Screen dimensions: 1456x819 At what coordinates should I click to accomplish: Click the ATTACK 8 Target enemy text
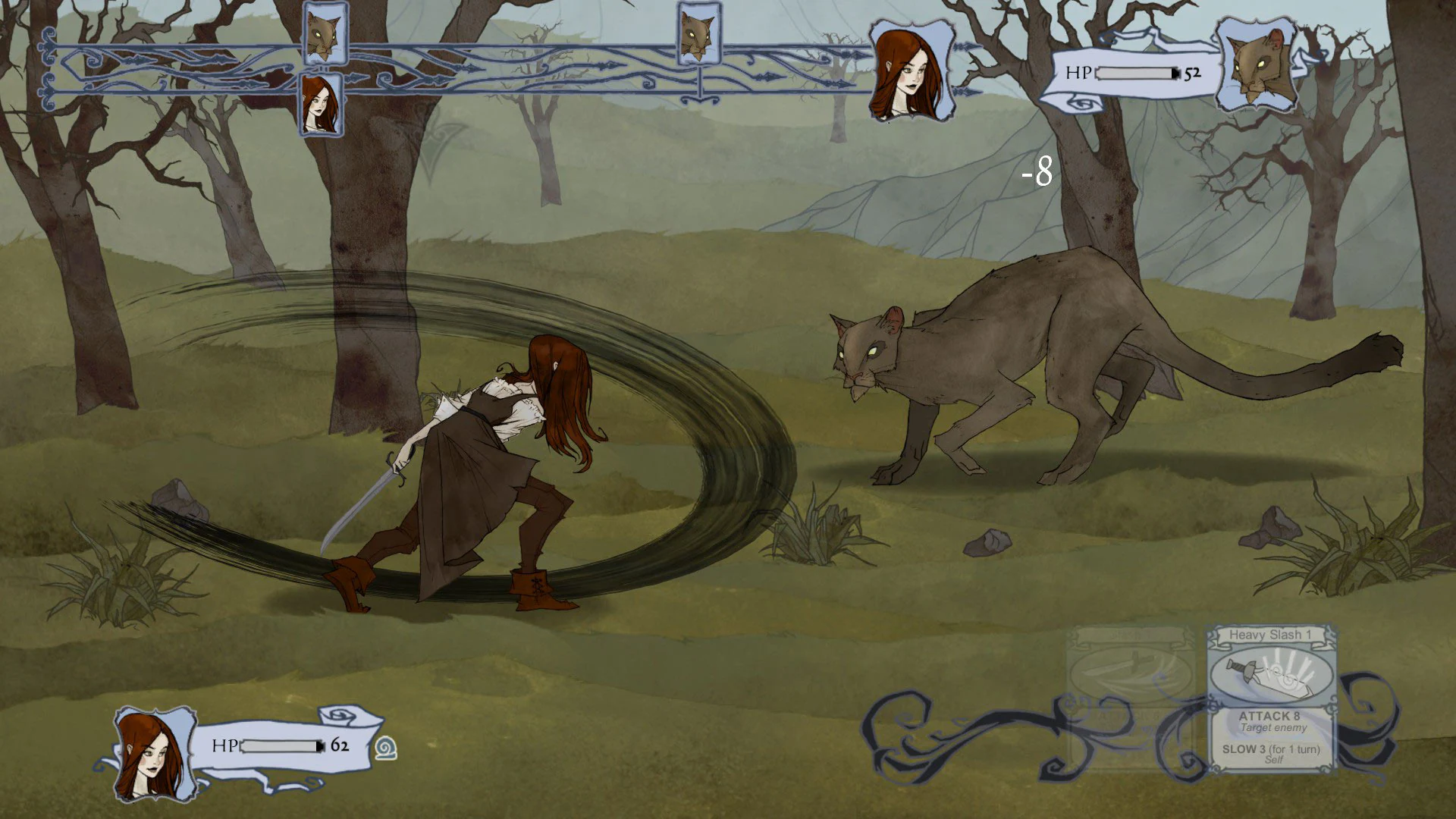coord(1270,720)
